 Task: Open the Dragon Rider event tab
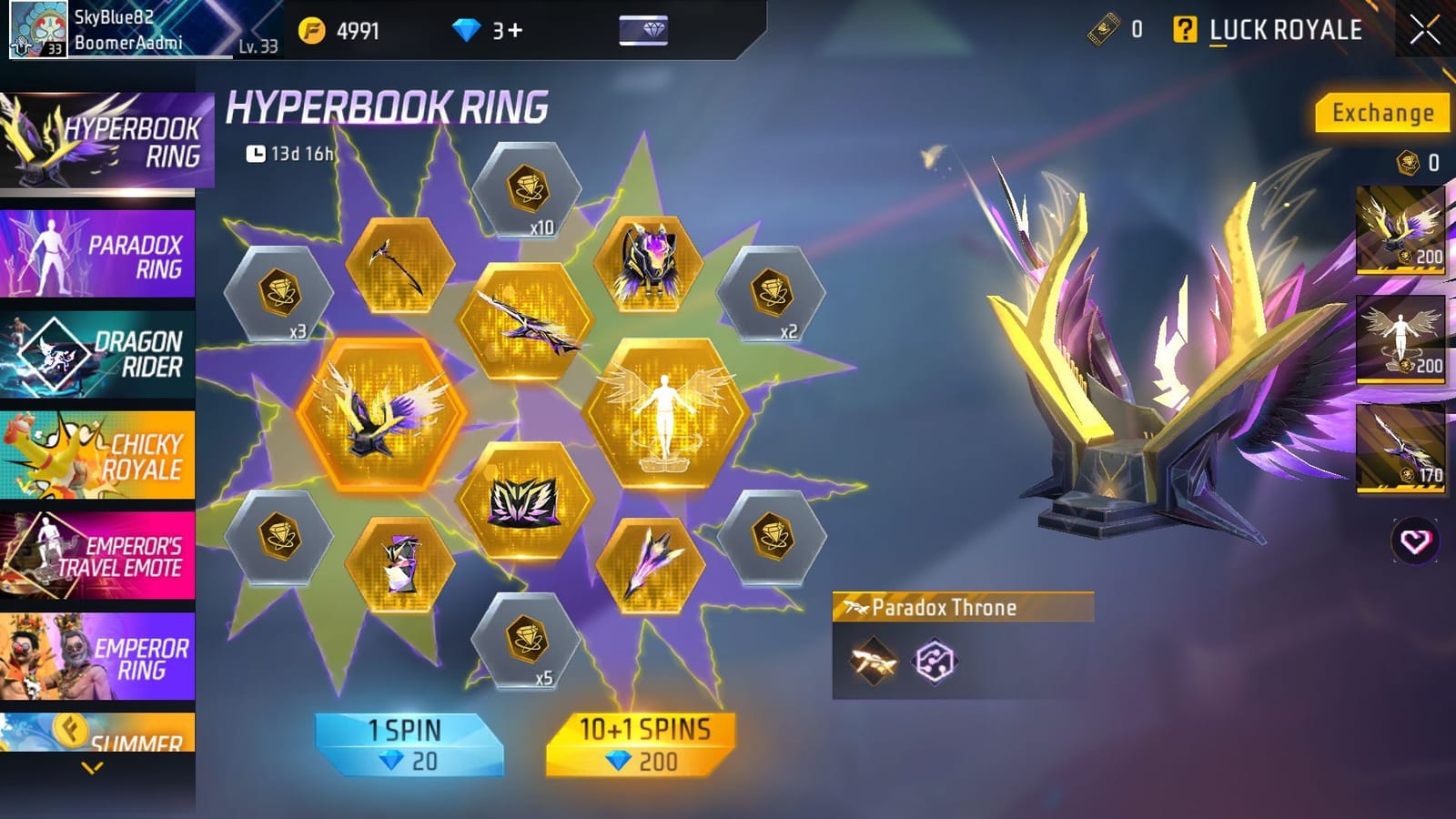point(100,350)
